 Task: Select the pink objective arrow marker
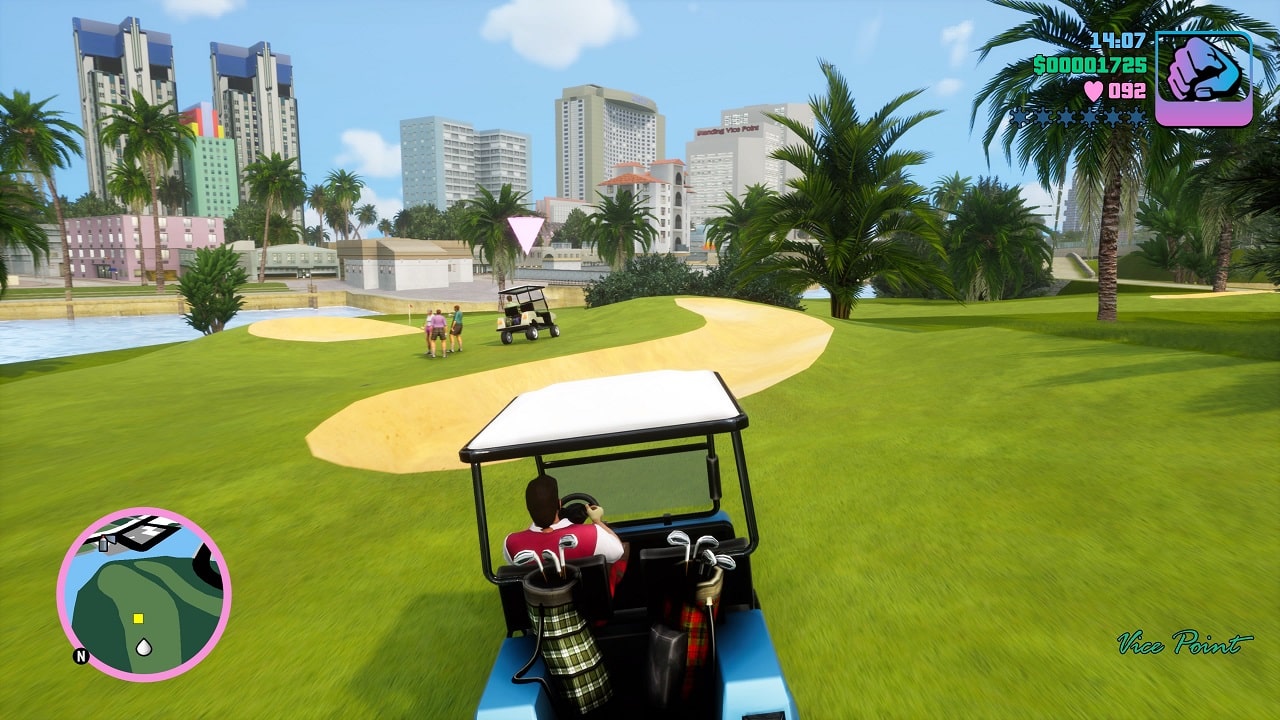526,234
